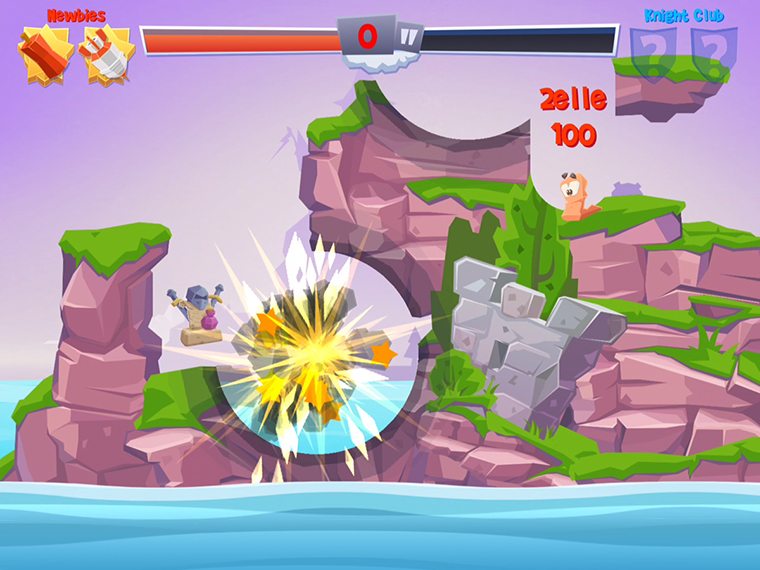Pause the match with the pause button
760x570 pixels.
pos(409,39)
